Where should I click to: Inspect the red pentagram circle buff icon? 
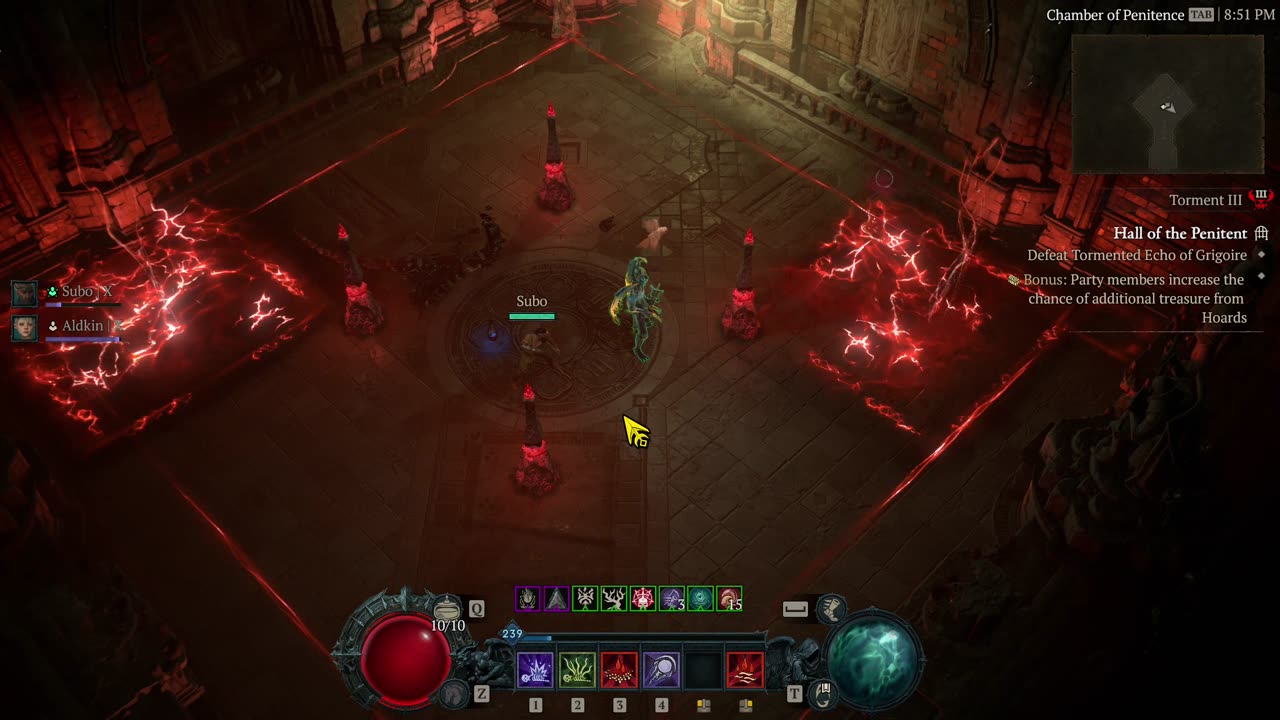[x=643, y=599]
